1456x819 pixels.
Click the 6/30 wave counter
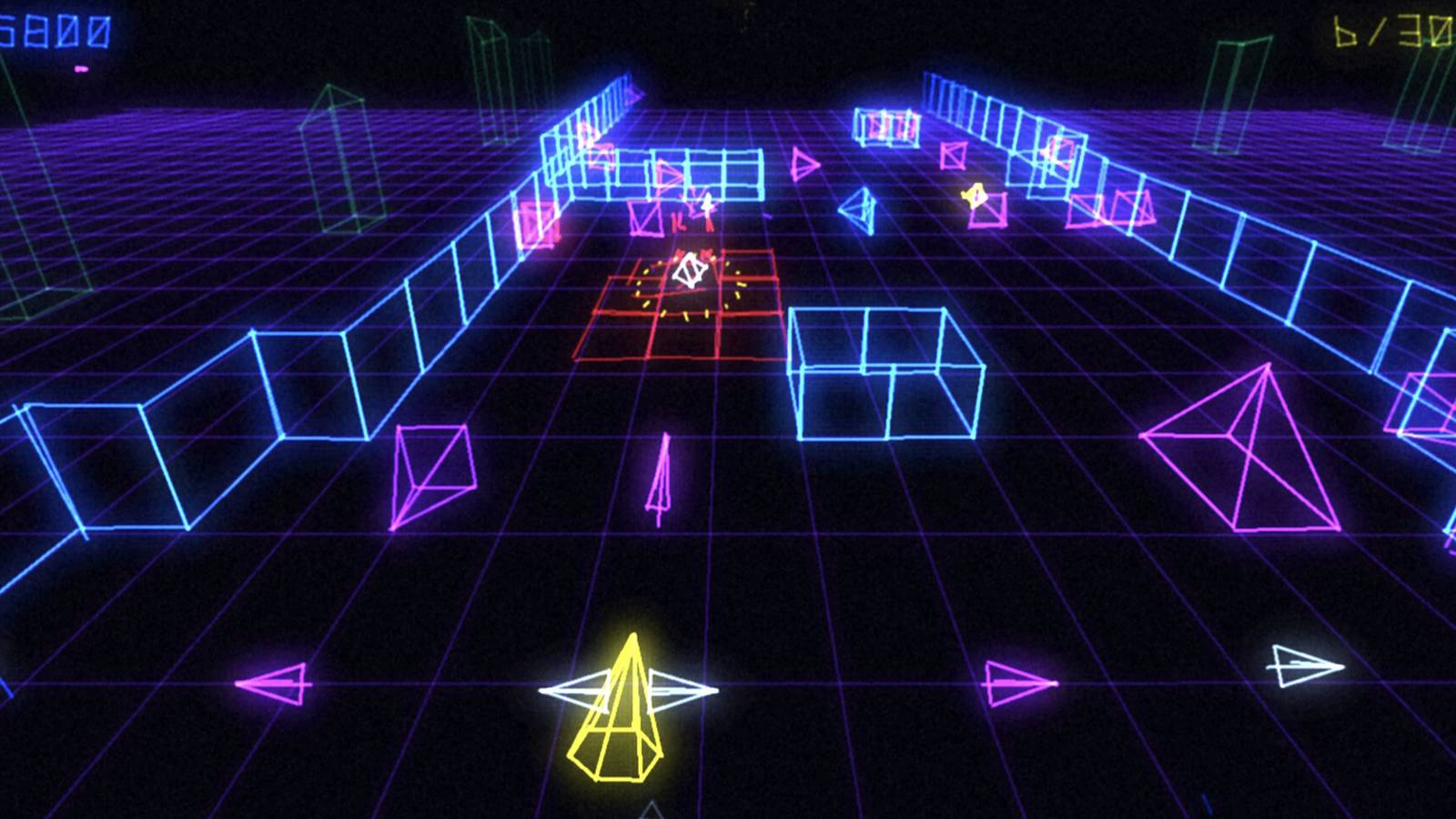point(1392,32)
